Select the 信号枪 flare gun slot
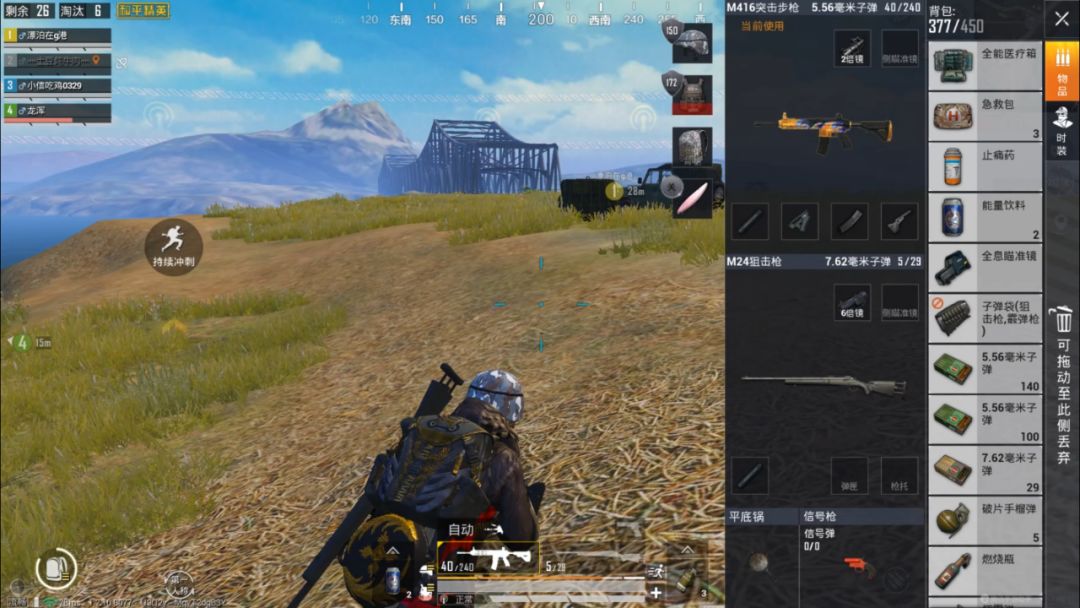 [862, 562]
